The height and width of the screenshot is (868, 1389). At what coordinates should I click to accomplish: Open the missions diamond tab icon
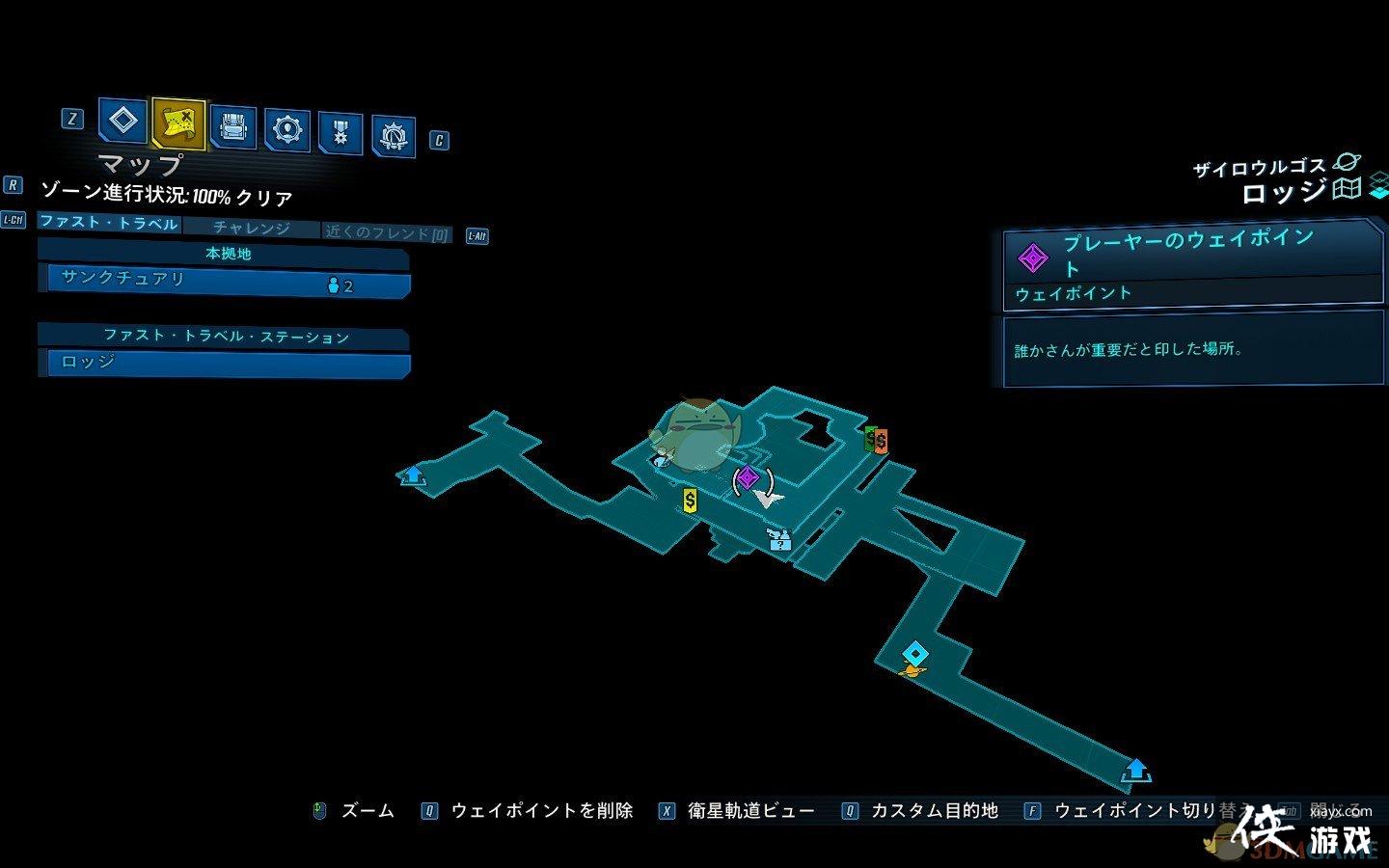tap(123, 122)
